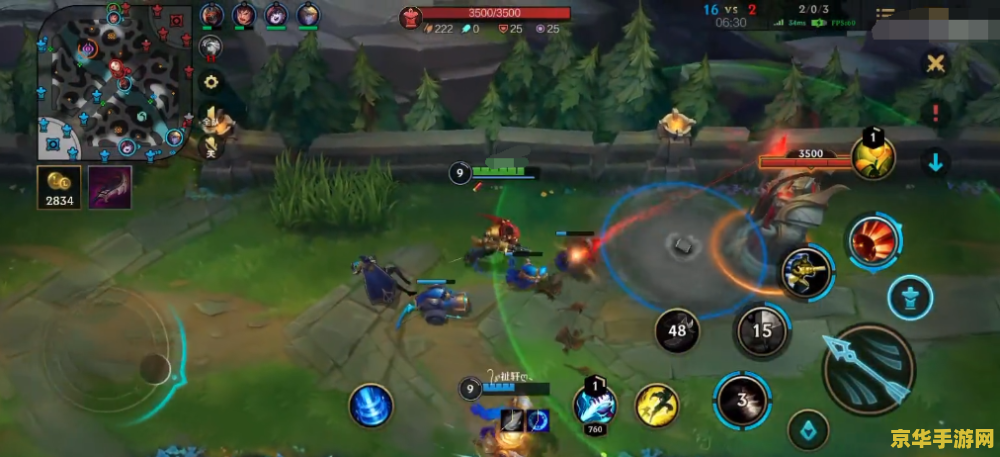The image size is (1000, 457).
Task: Open the scoreboard list icon
Action: [885, 15]
